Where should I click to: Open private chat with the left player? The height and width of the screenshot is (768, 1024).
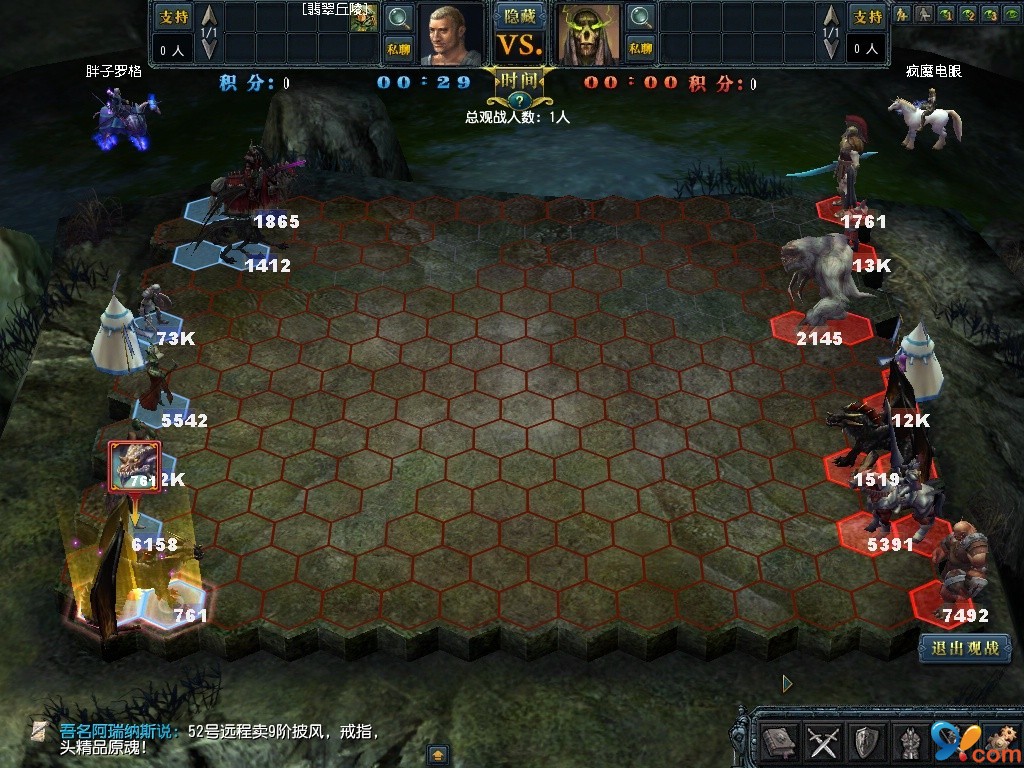tap(398, 47)
